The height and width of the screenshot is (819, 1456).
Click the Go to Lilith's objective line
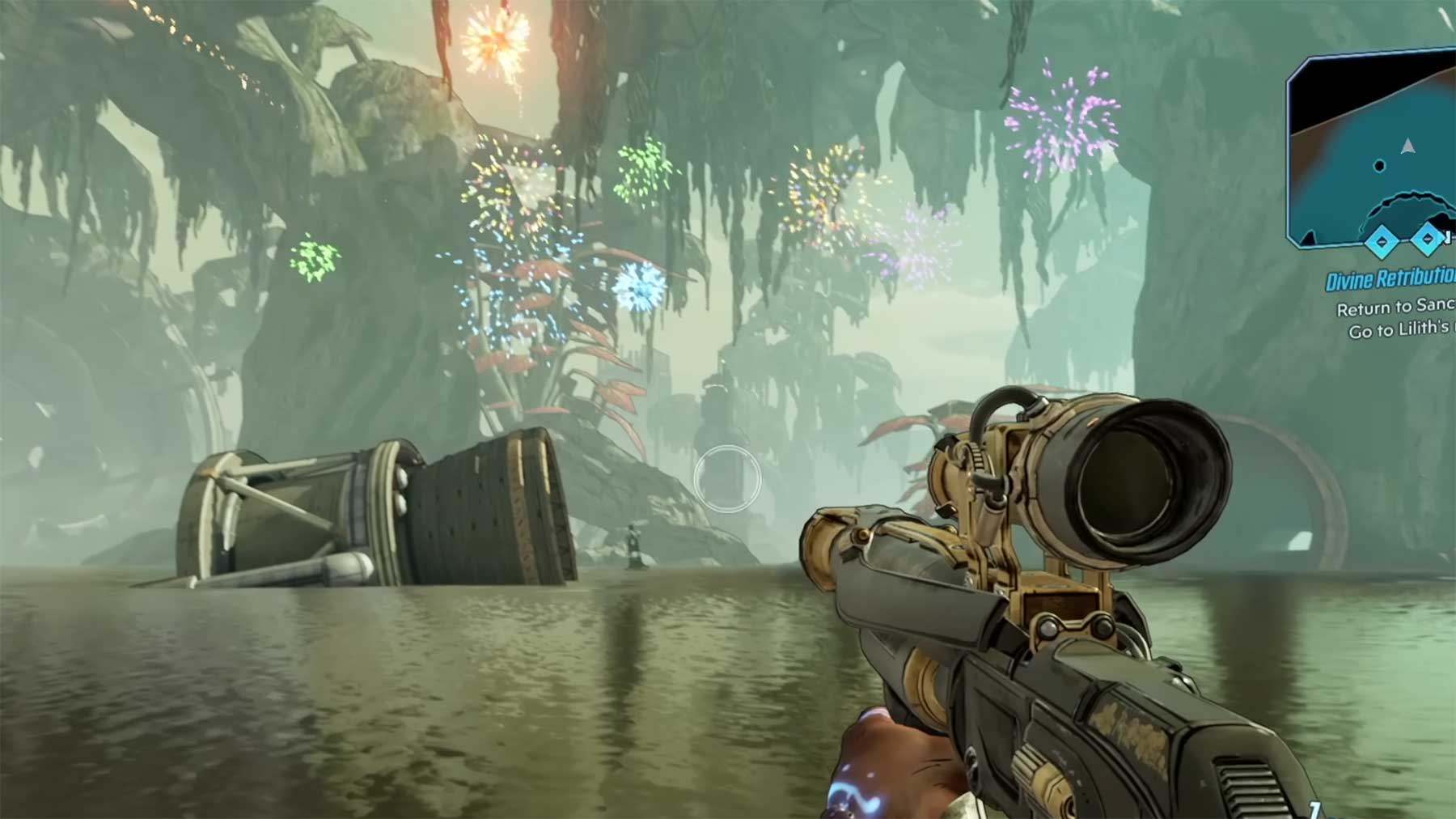coord(1401,330)
